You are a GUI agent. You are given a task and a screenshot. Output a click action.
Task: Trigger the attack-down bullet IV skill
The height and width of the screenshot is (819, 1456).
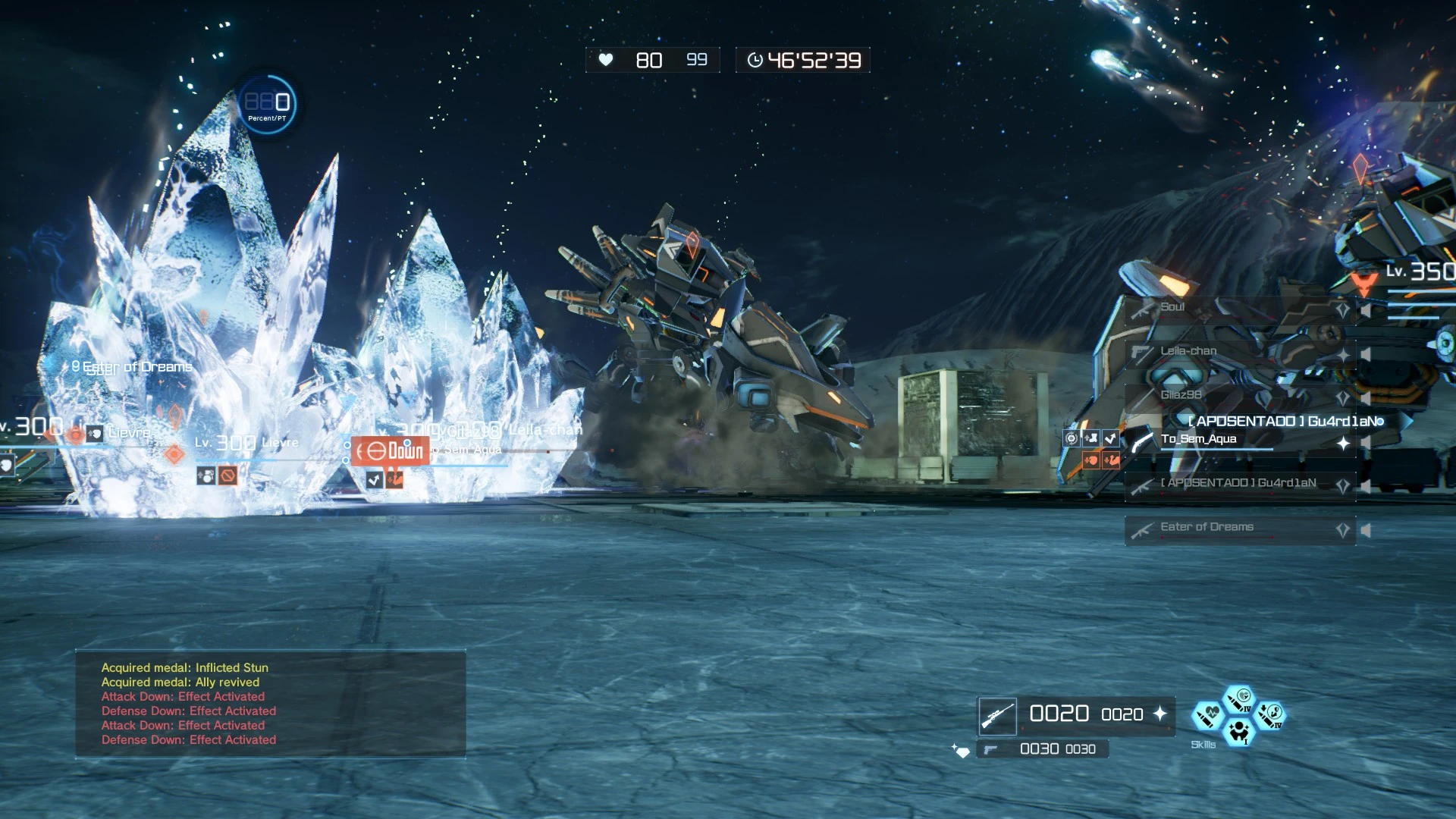1270,714
